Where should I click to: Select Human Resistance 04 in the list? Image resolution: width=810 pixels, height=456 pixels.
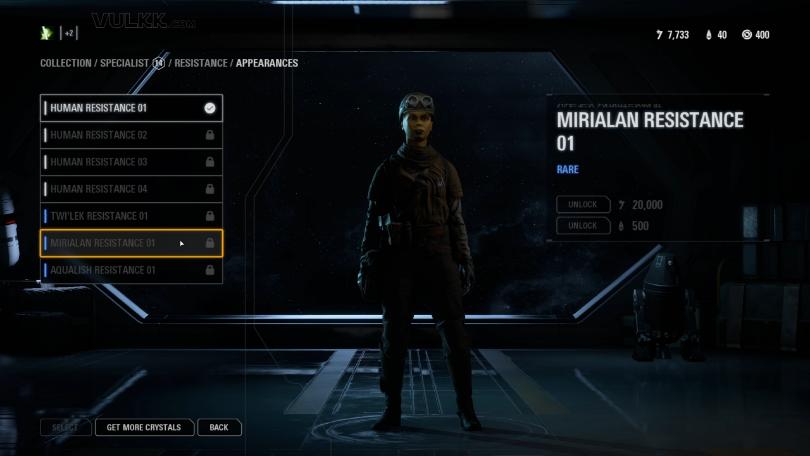coord(130,189)
